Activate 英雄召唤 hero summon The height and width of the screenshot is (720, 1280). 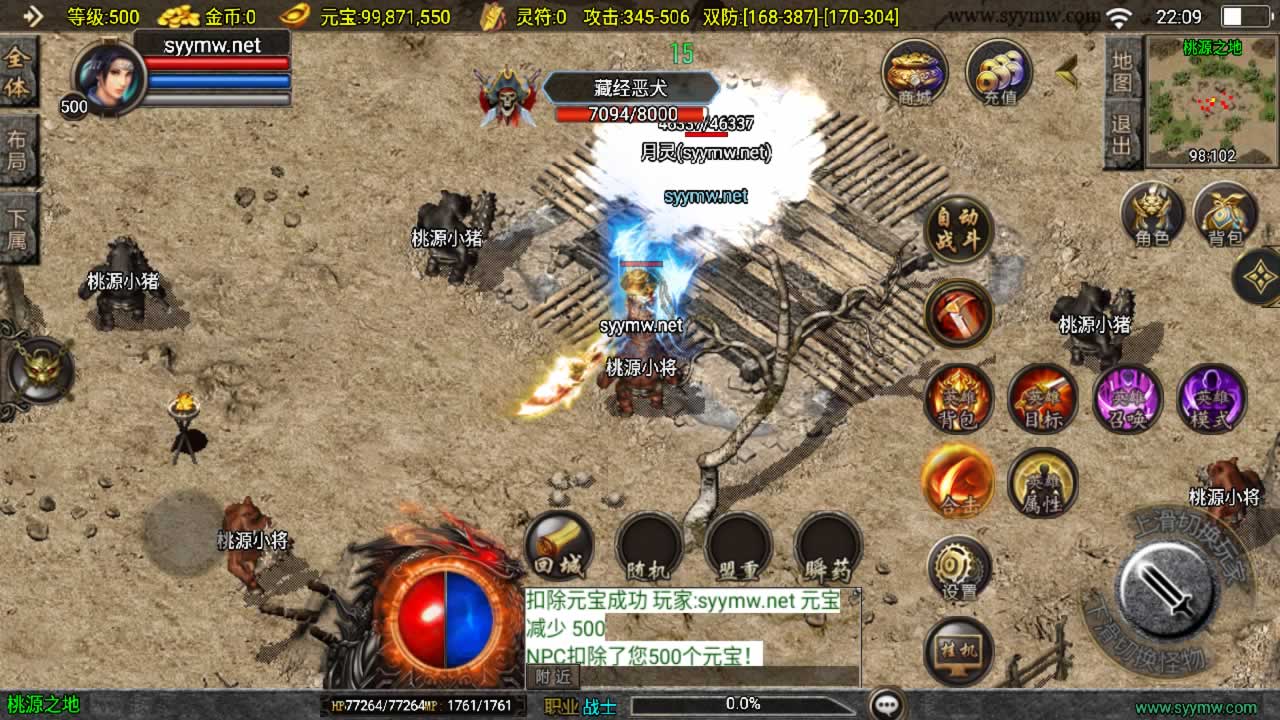tap(1127, 397)
